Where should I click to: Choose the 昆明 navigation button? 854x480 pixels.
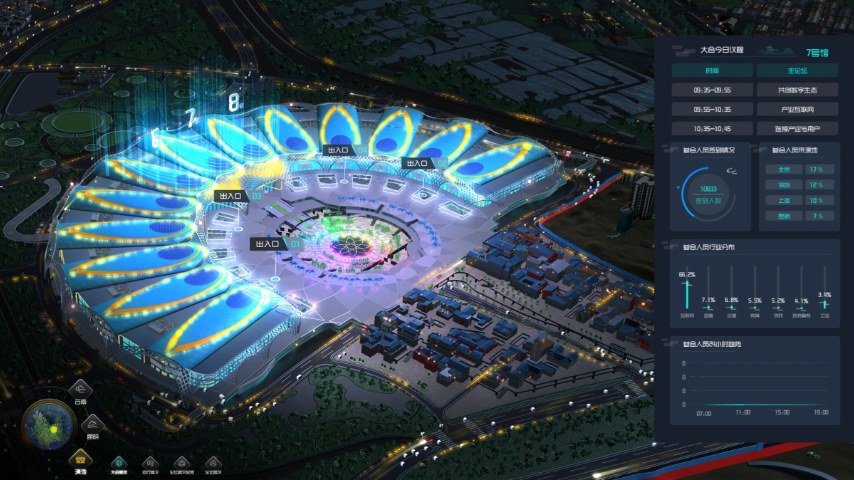coord(92,424)
